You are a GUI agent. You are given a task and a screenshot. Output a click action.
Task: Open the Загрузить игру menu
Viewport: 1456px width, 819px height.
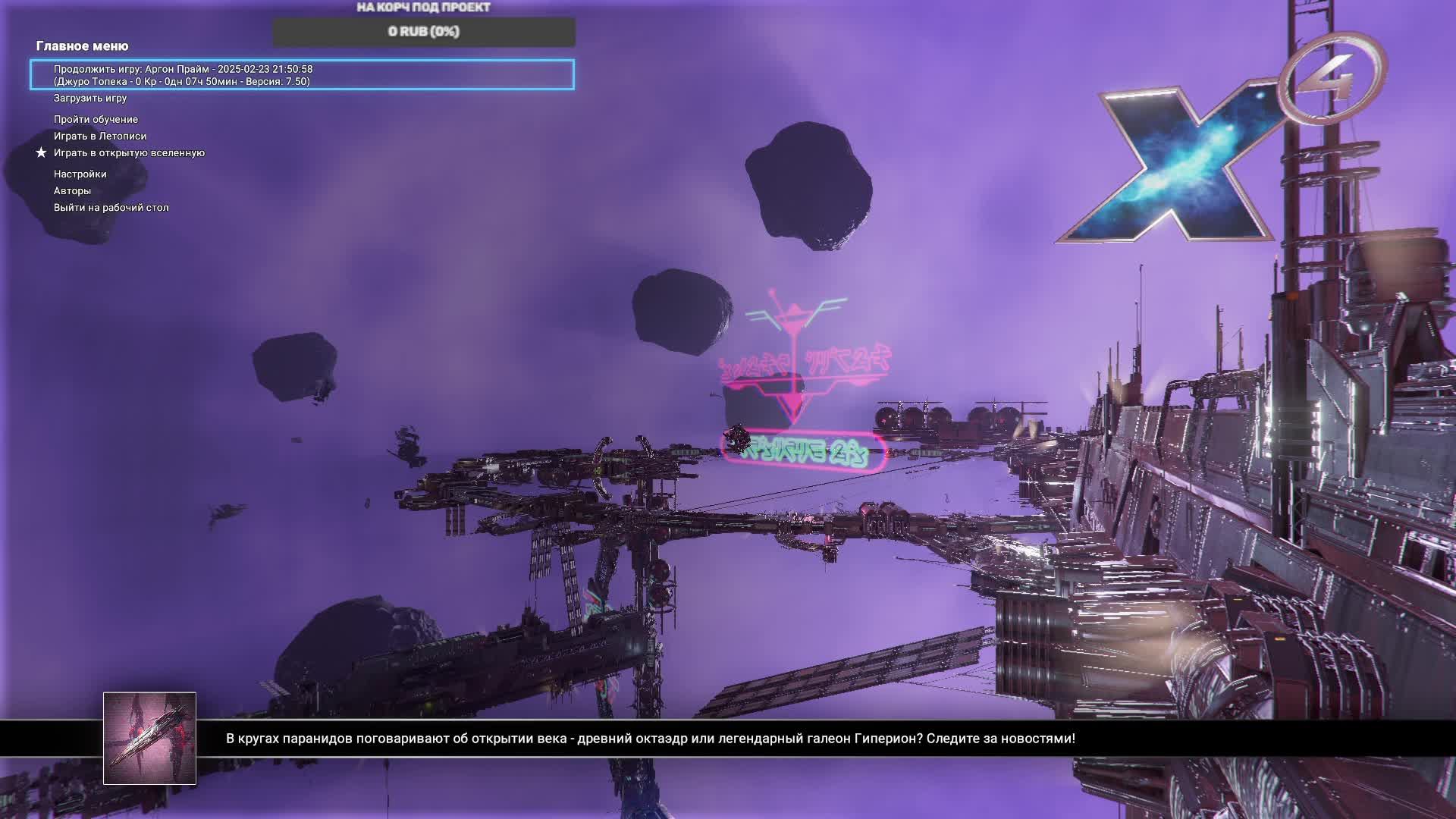pyautogui.click(x=90, y=98)
